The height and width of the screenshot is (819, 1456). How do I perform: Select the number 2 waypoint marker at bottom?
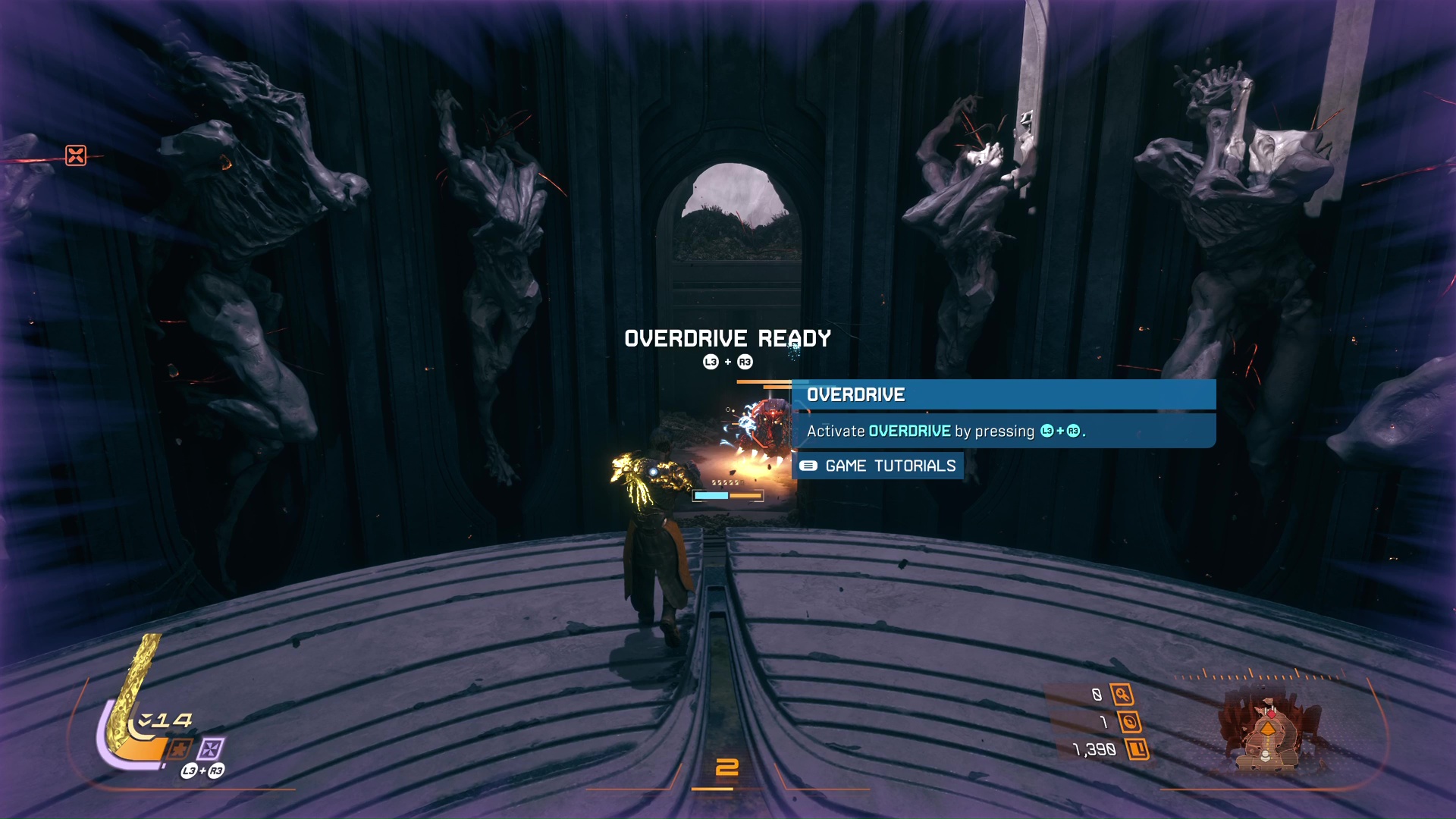[x=727, y=767]
